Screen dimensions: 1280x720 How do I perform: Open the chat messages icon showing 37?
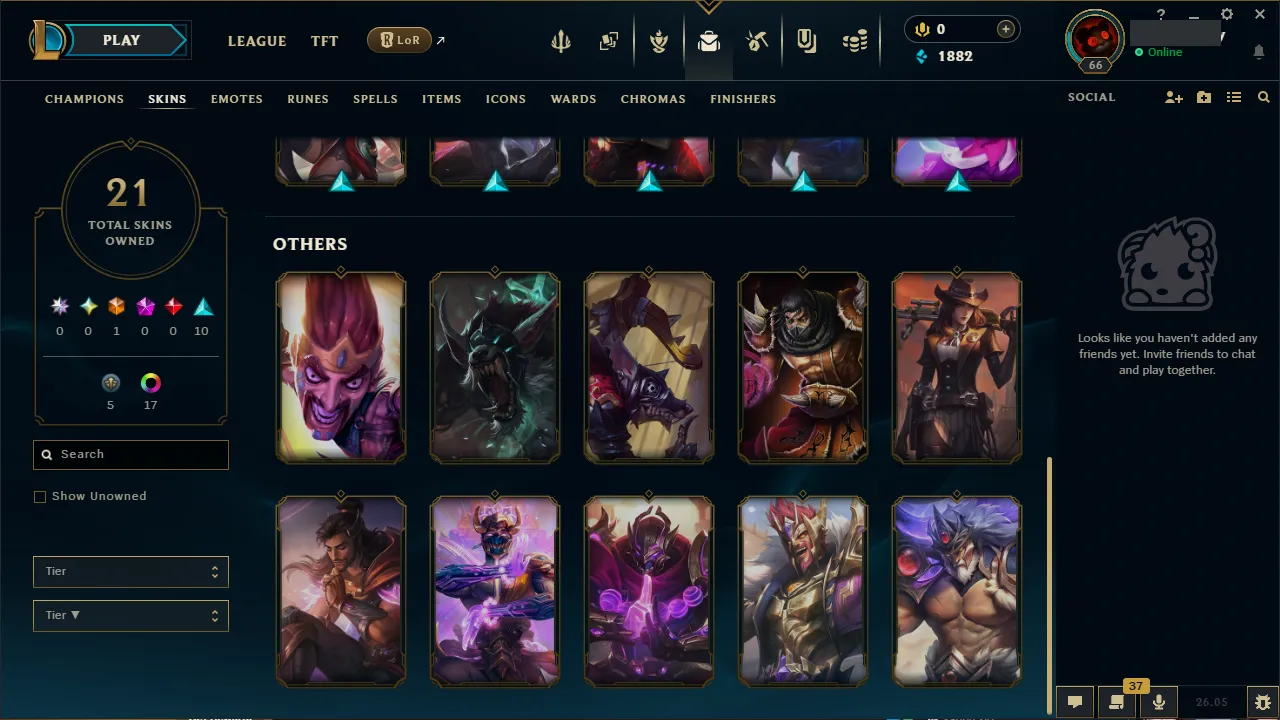(x=1116, y=701)
